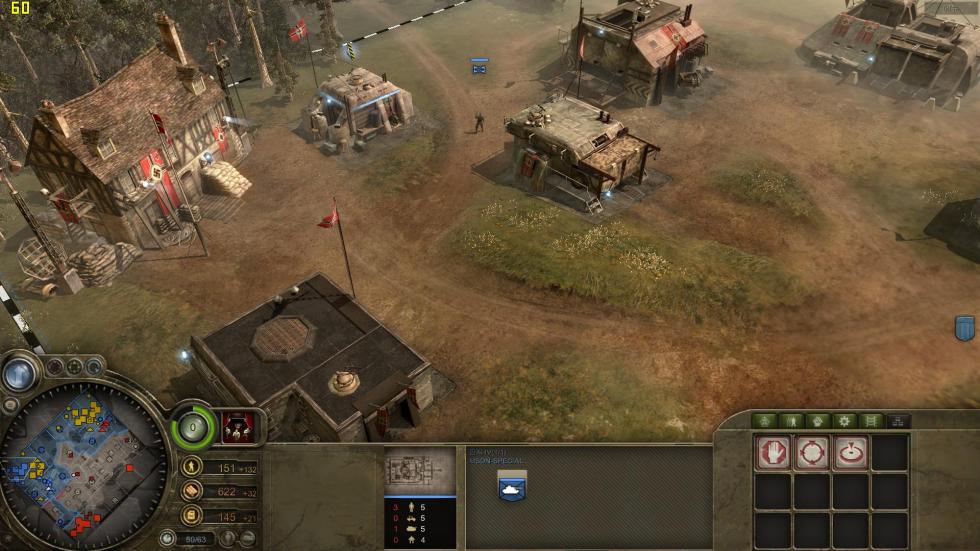Select the ladder-shaped command tab

[x=871, y=421]
